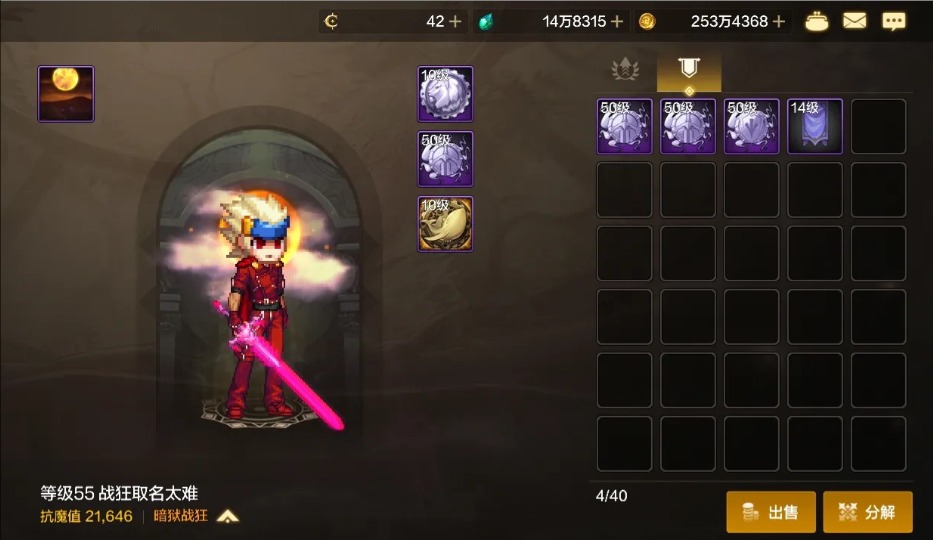Select the level 50 arrow-crest emblem in the bag
The width and height of the screenshot is (933, 540).
point(751,126)
